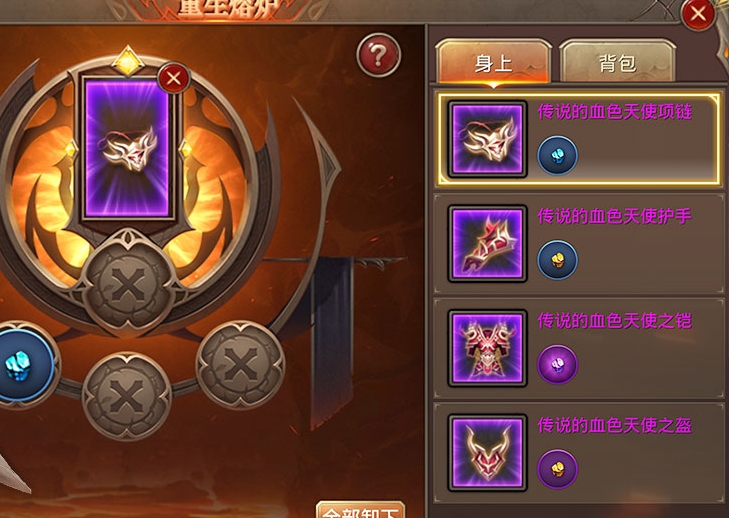Click the 全部卸下 button
The width and height of the screenshot is (729, 518).
click(360, 510)
